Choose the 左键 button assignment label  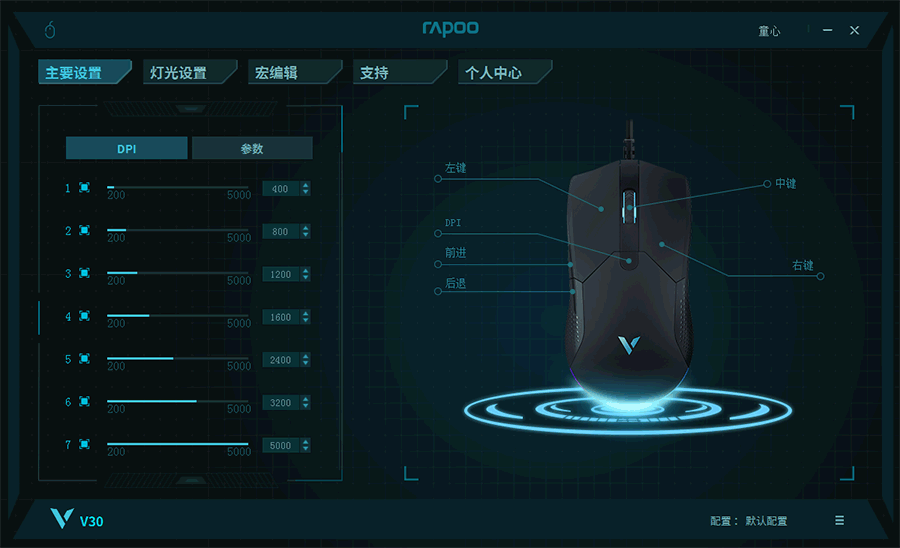coord(456,169)
